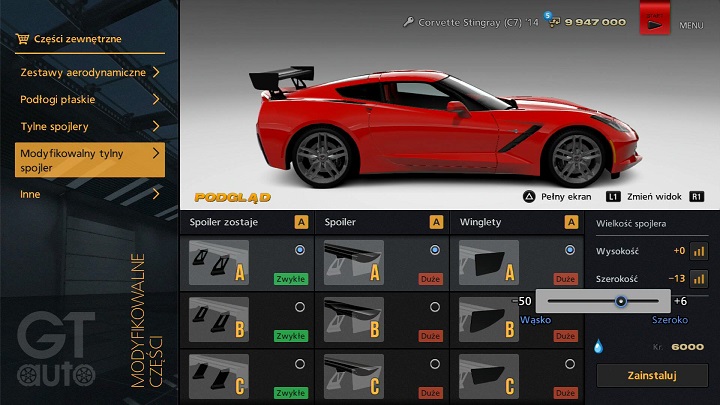
Task: Click Winglety type C thumbnail
Action: tap(489, 378)
